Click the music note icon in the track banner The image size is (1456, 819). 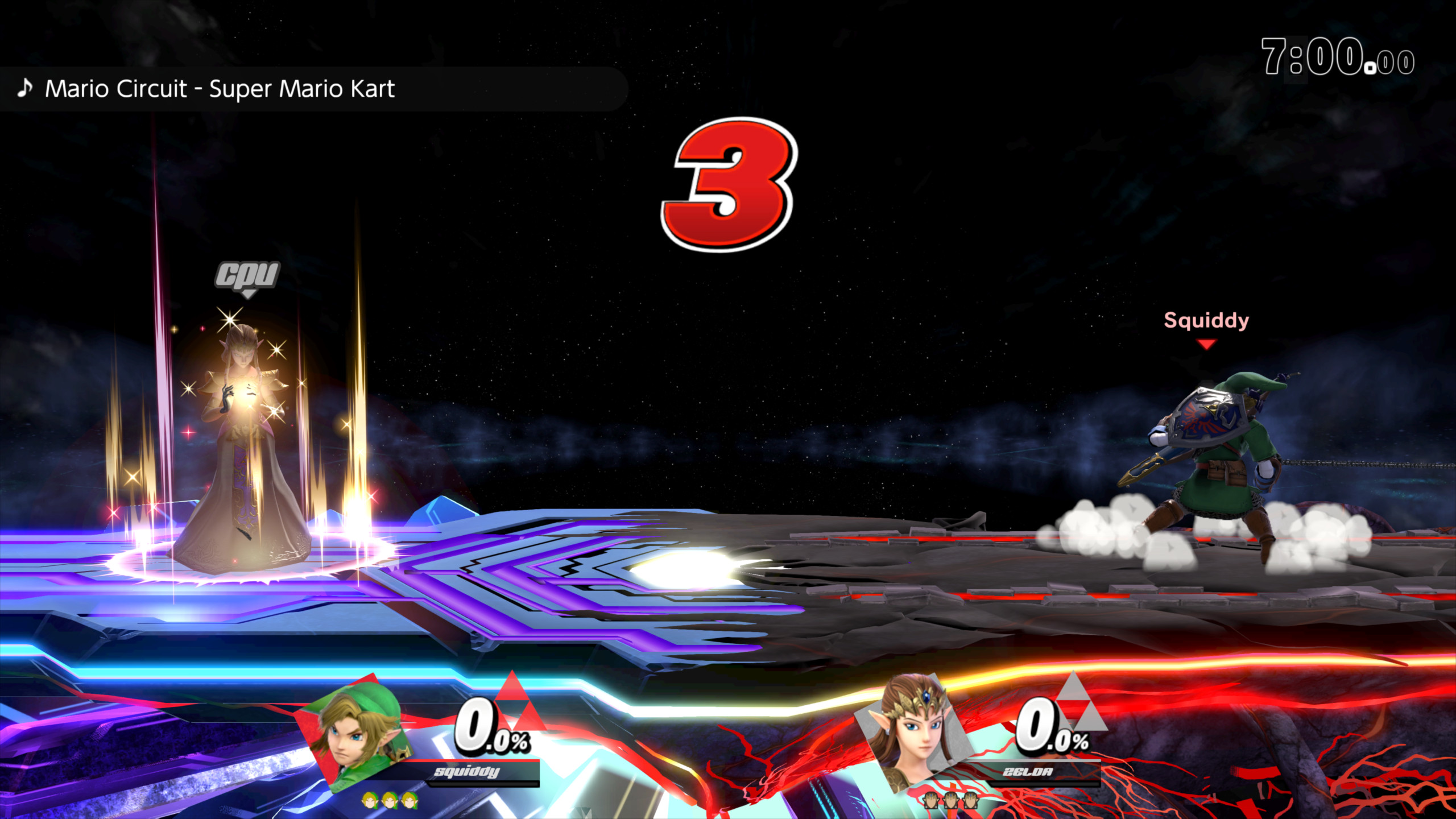[x=26, y=88]
